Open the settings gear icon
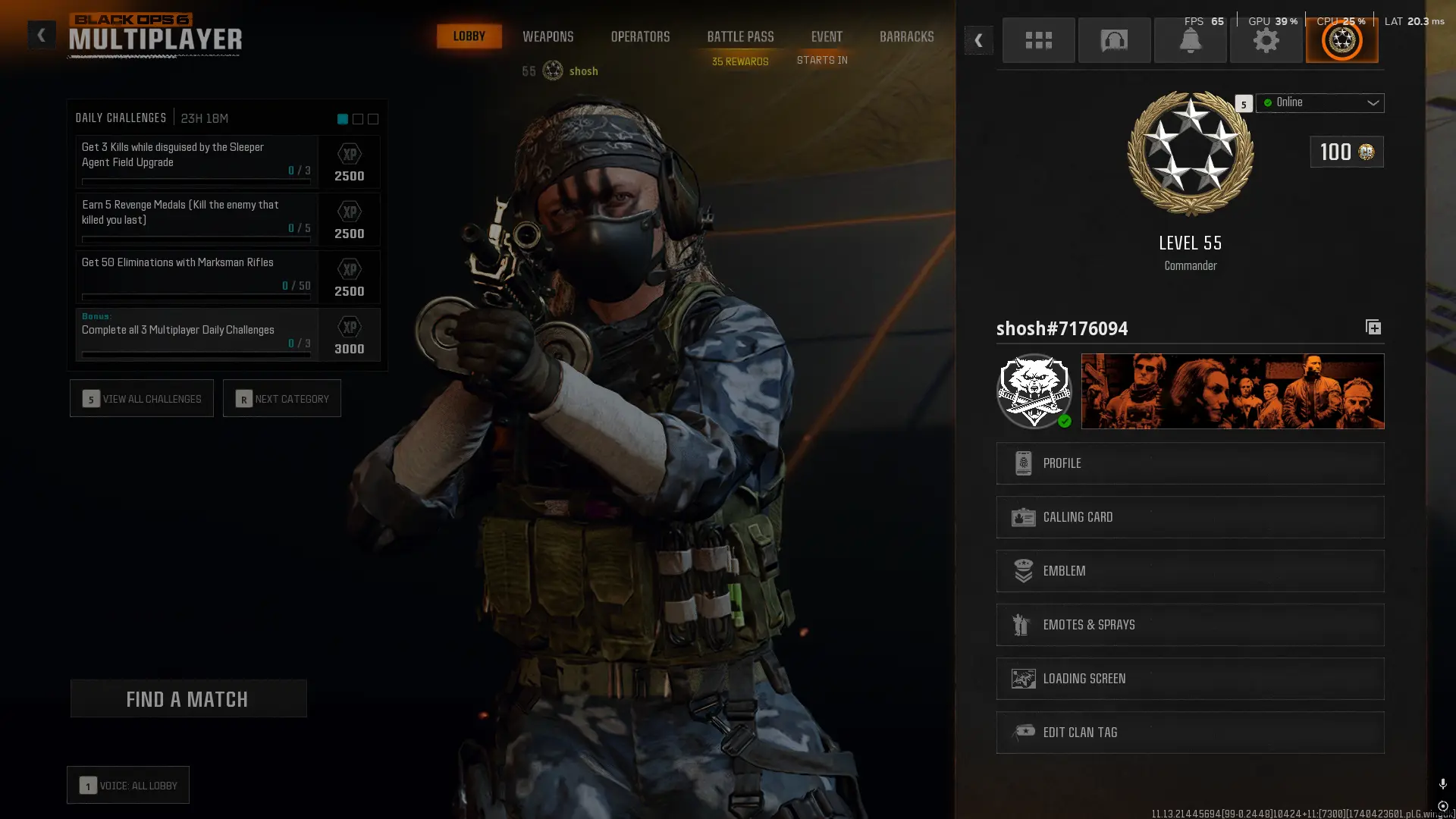 [x=1266, y=40]
